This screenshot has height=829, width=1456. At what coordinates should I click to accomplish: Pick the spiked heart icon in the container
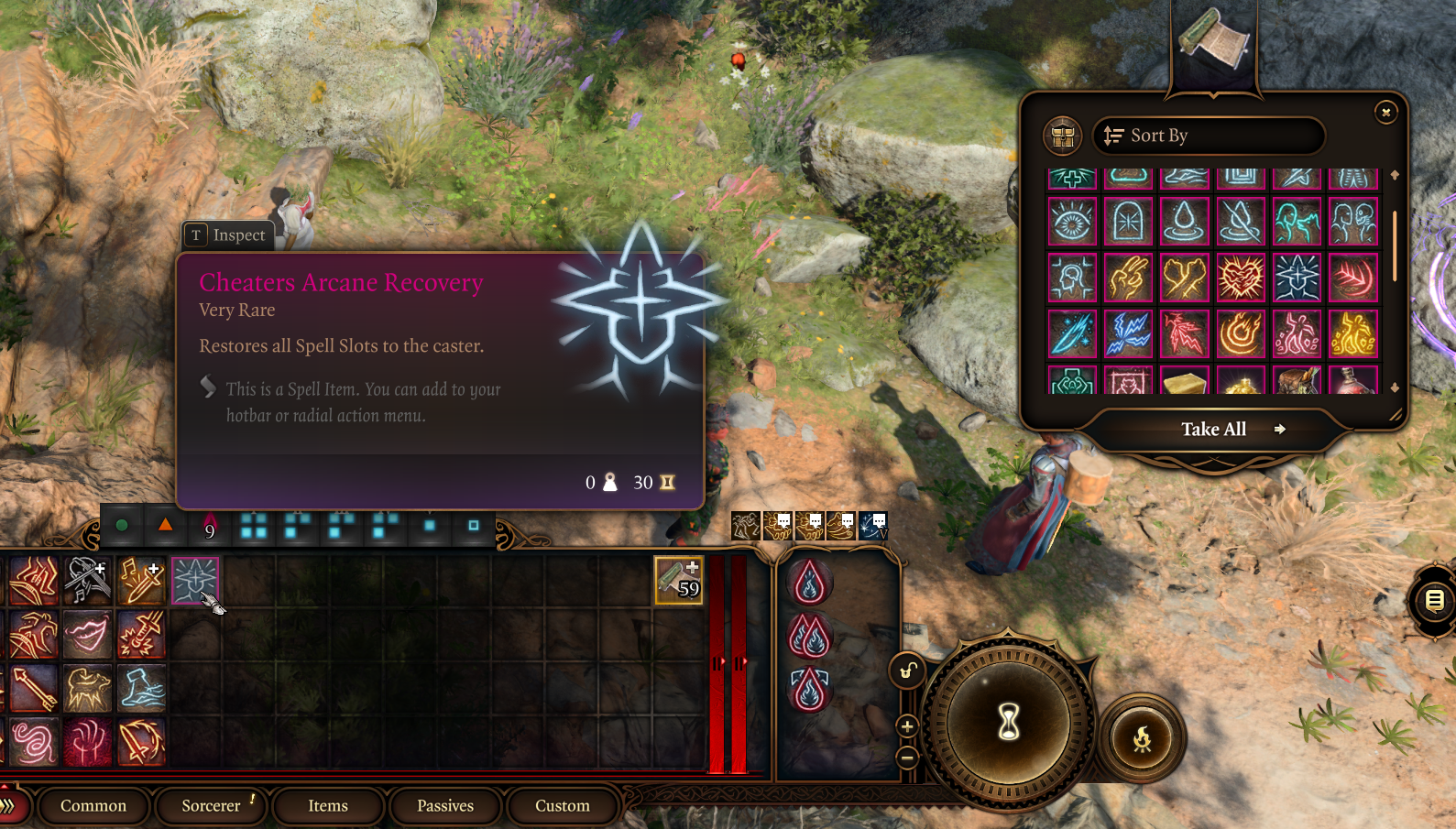pyautogui.click(x=1241, y=277)
